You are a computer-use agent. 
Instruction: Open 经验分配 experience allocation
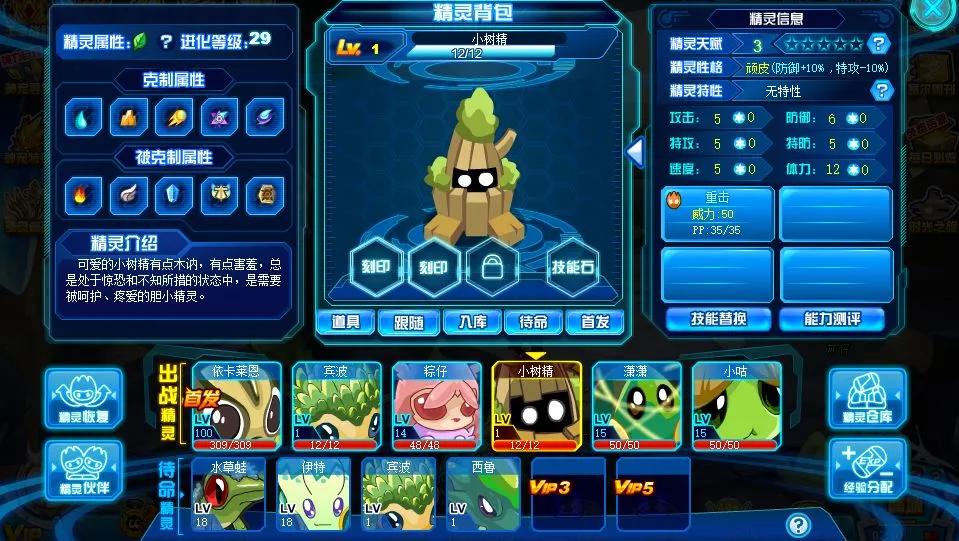867,469
